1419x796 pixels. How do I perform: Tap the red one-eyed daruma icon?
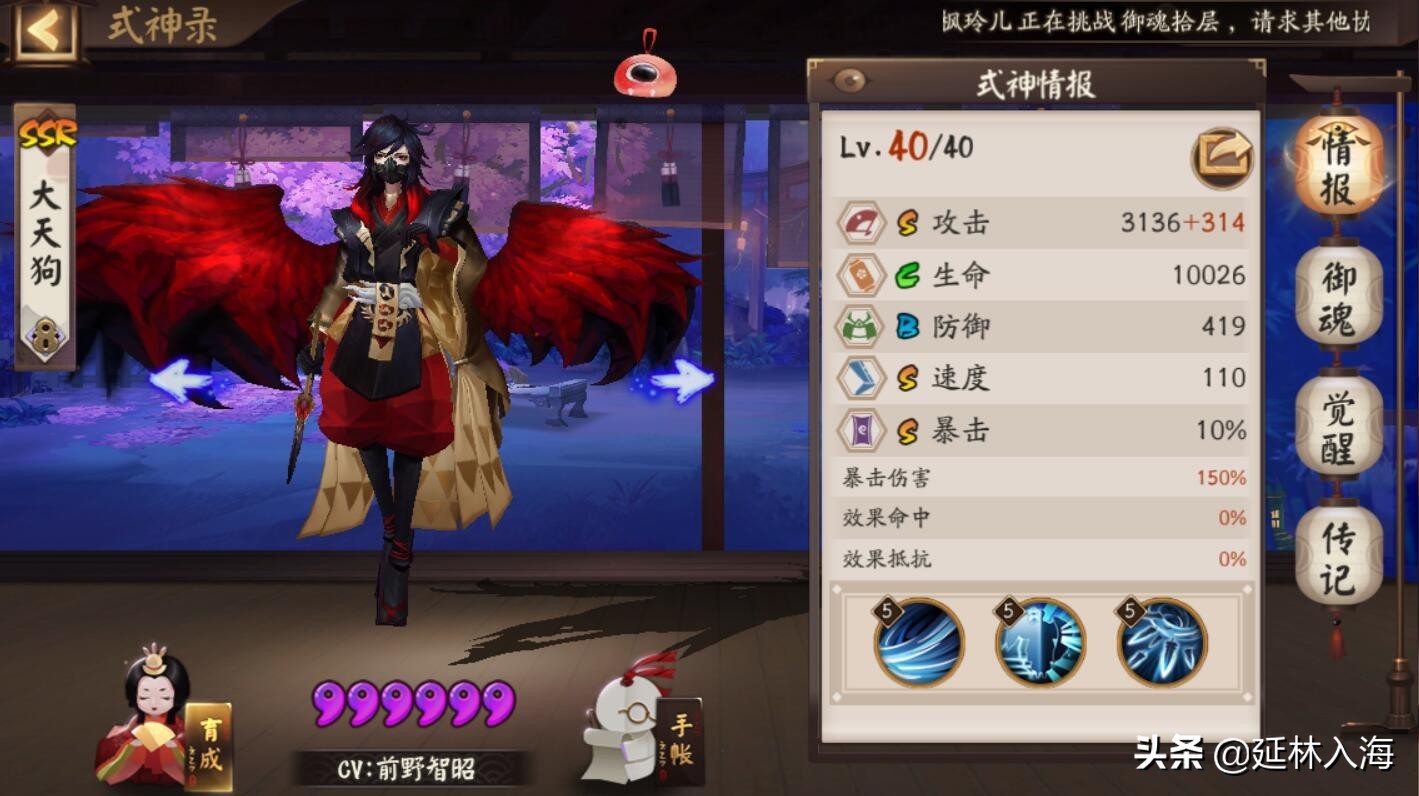645,71
